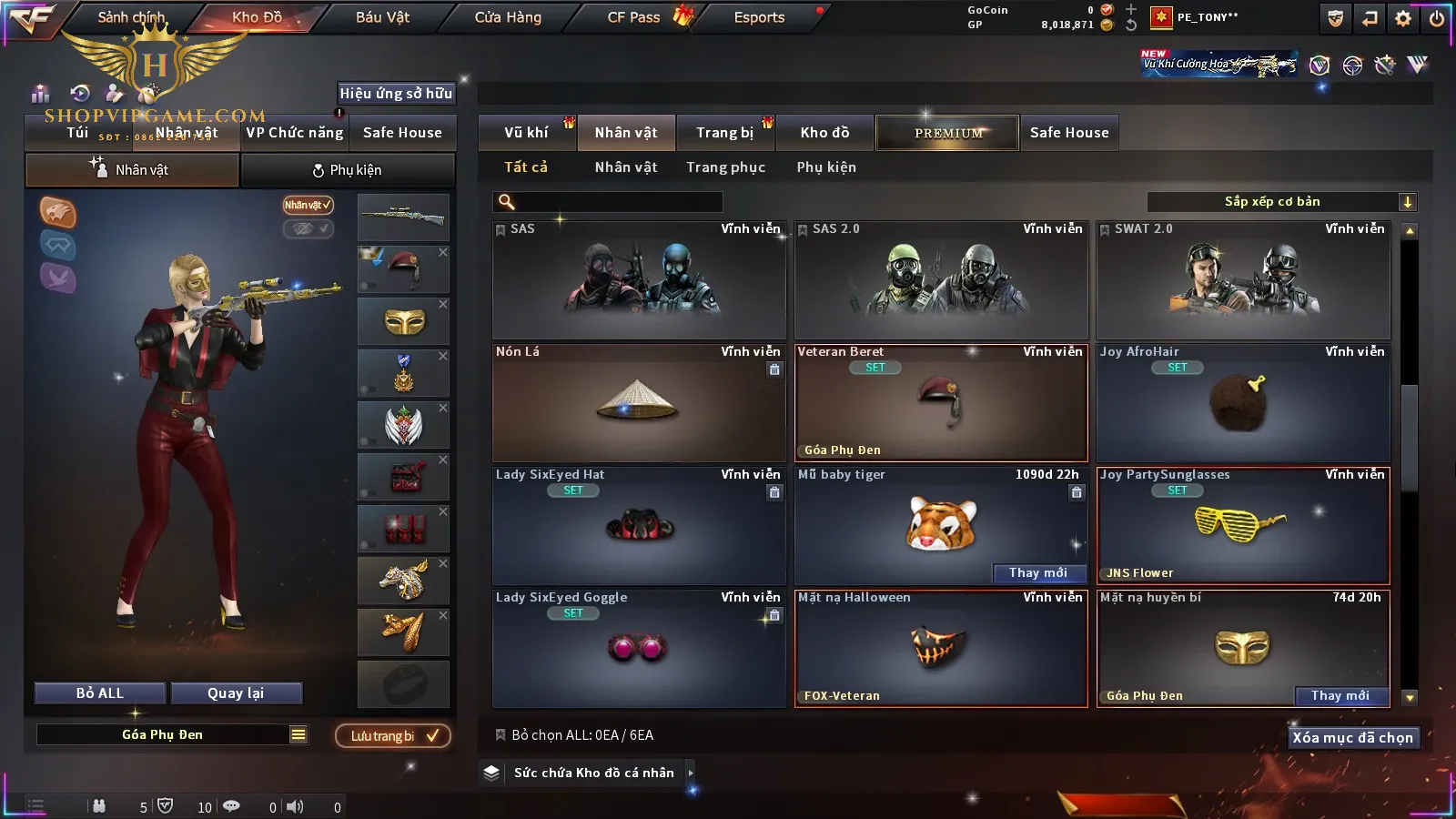The image size is (1456, 819).
Task: Switch to the Vũ khí inventory tab
Action: coord(526,133)
